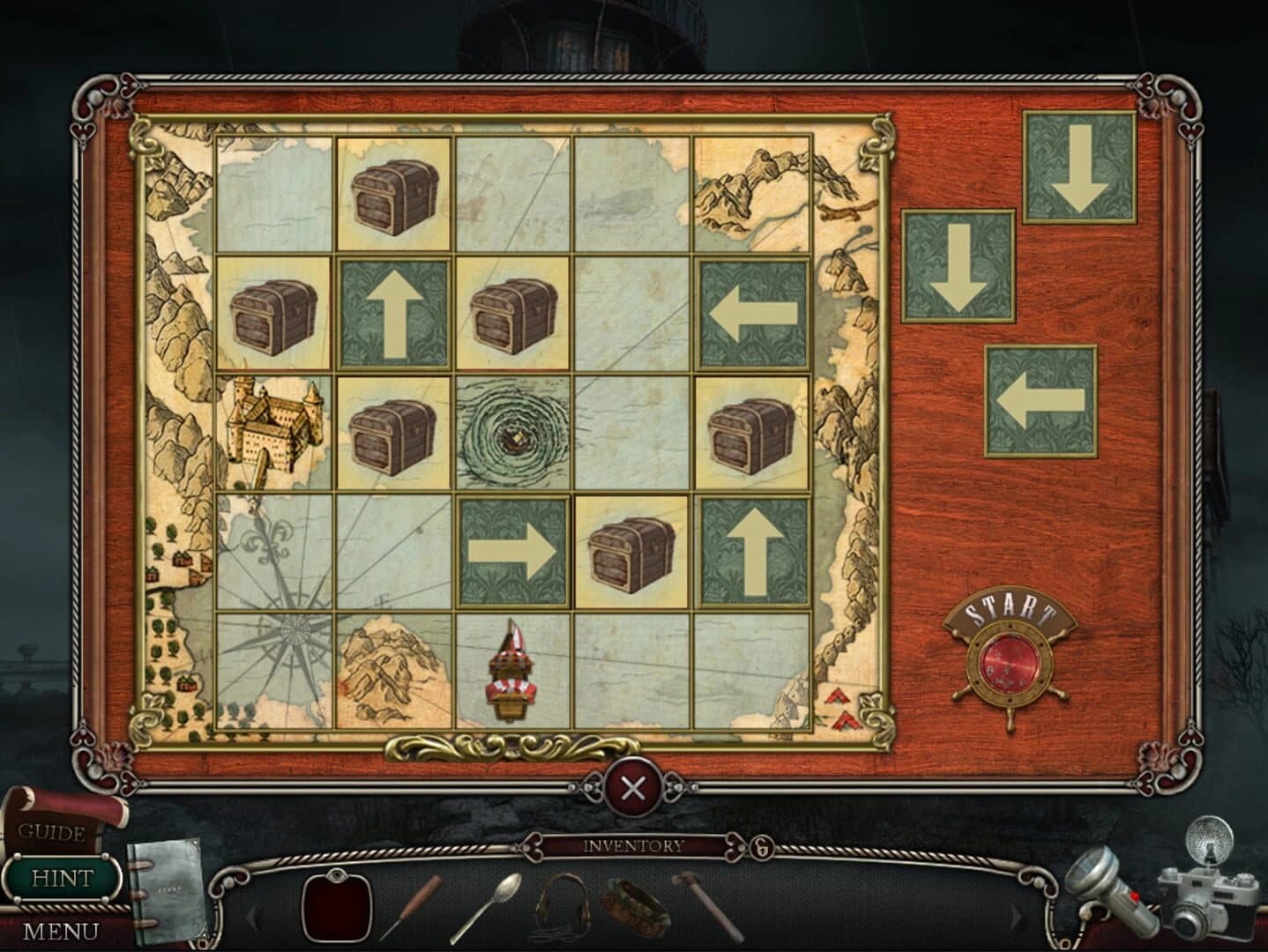The height and width of the screenshot is (952, 1268).
Task: Open the Guide scroll
Action: pos(50,833)
